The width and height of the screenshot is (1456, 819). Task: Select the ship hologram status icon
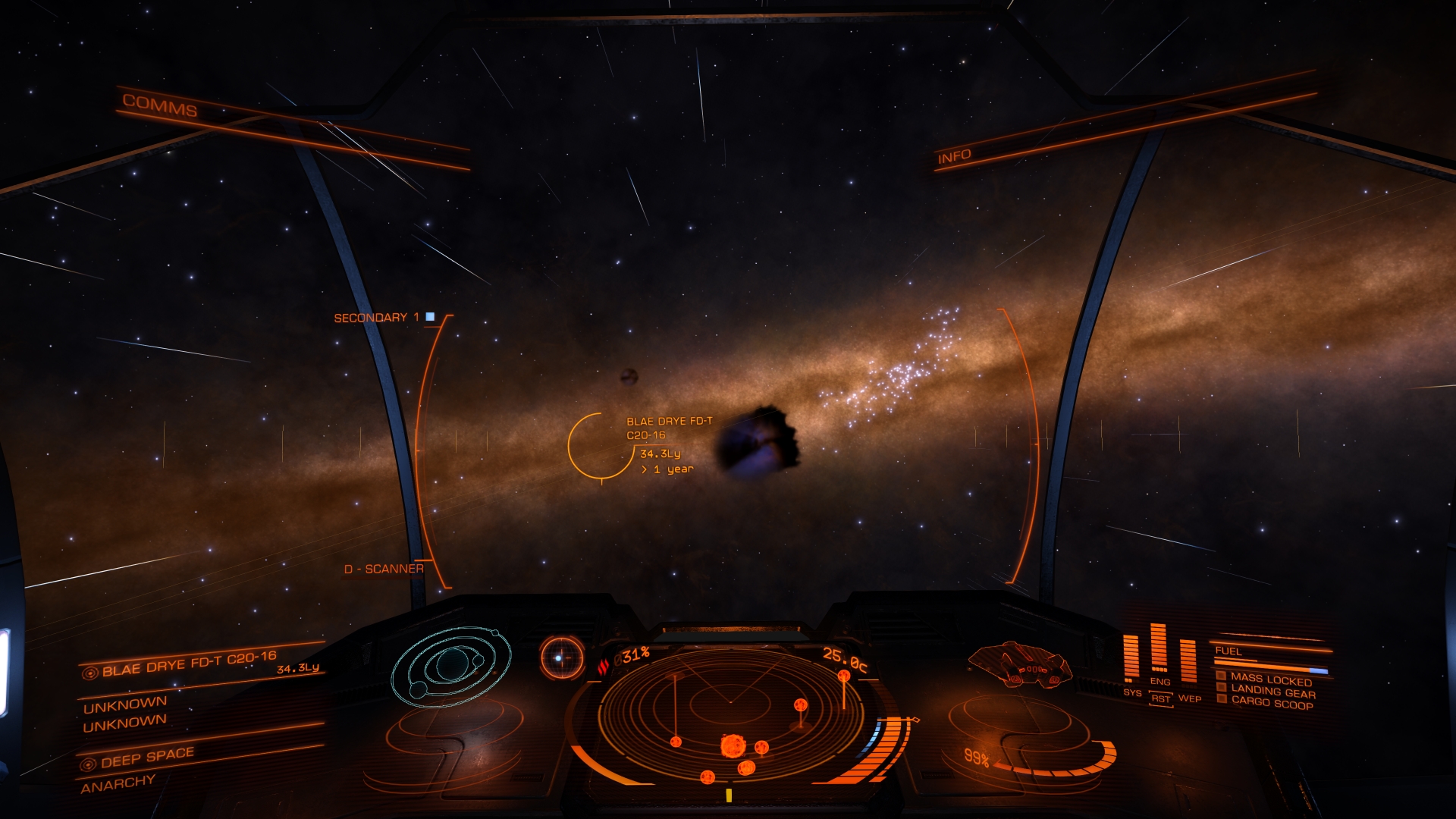1020,664
